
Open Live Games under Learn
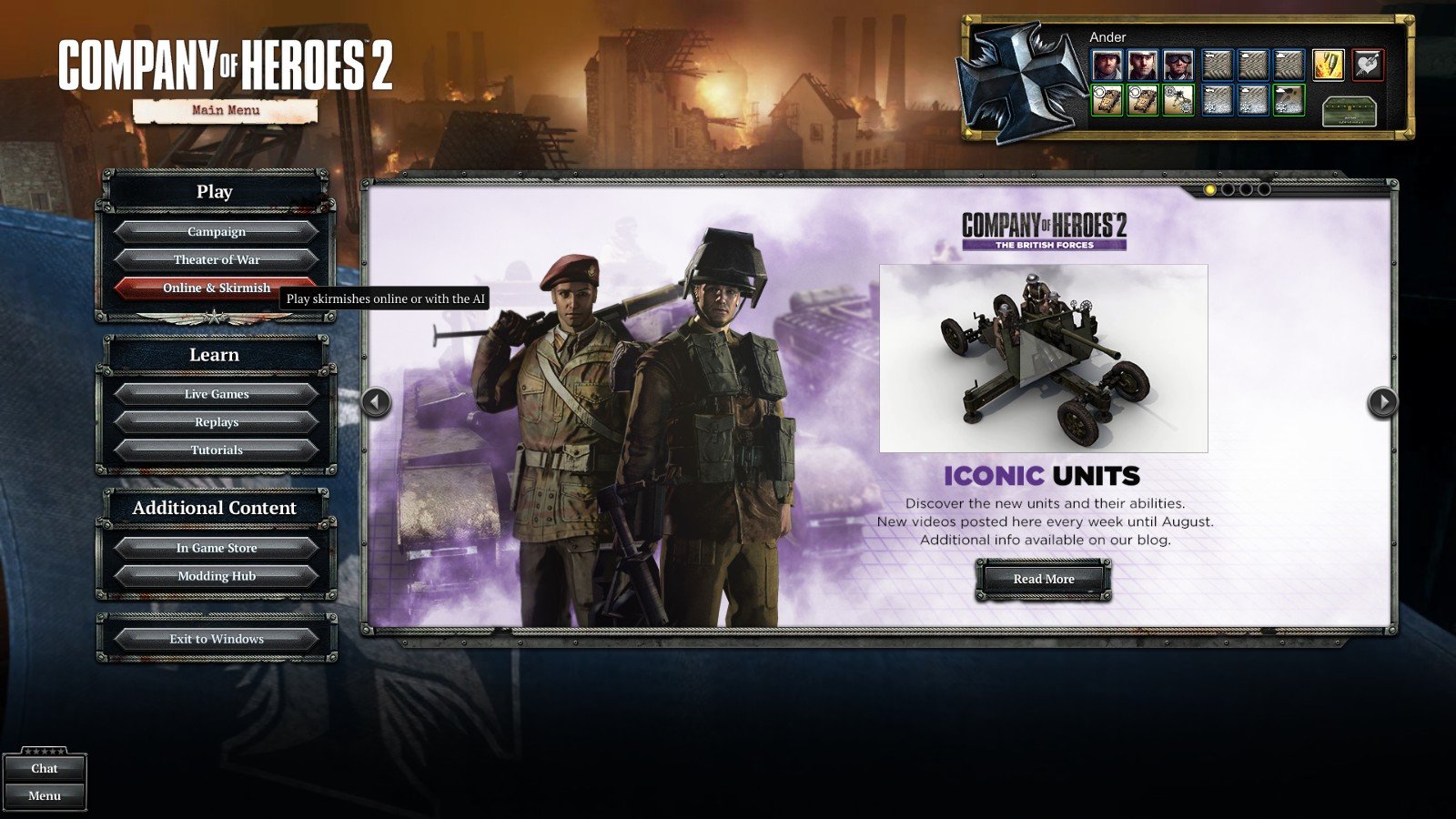pos(216,394)
